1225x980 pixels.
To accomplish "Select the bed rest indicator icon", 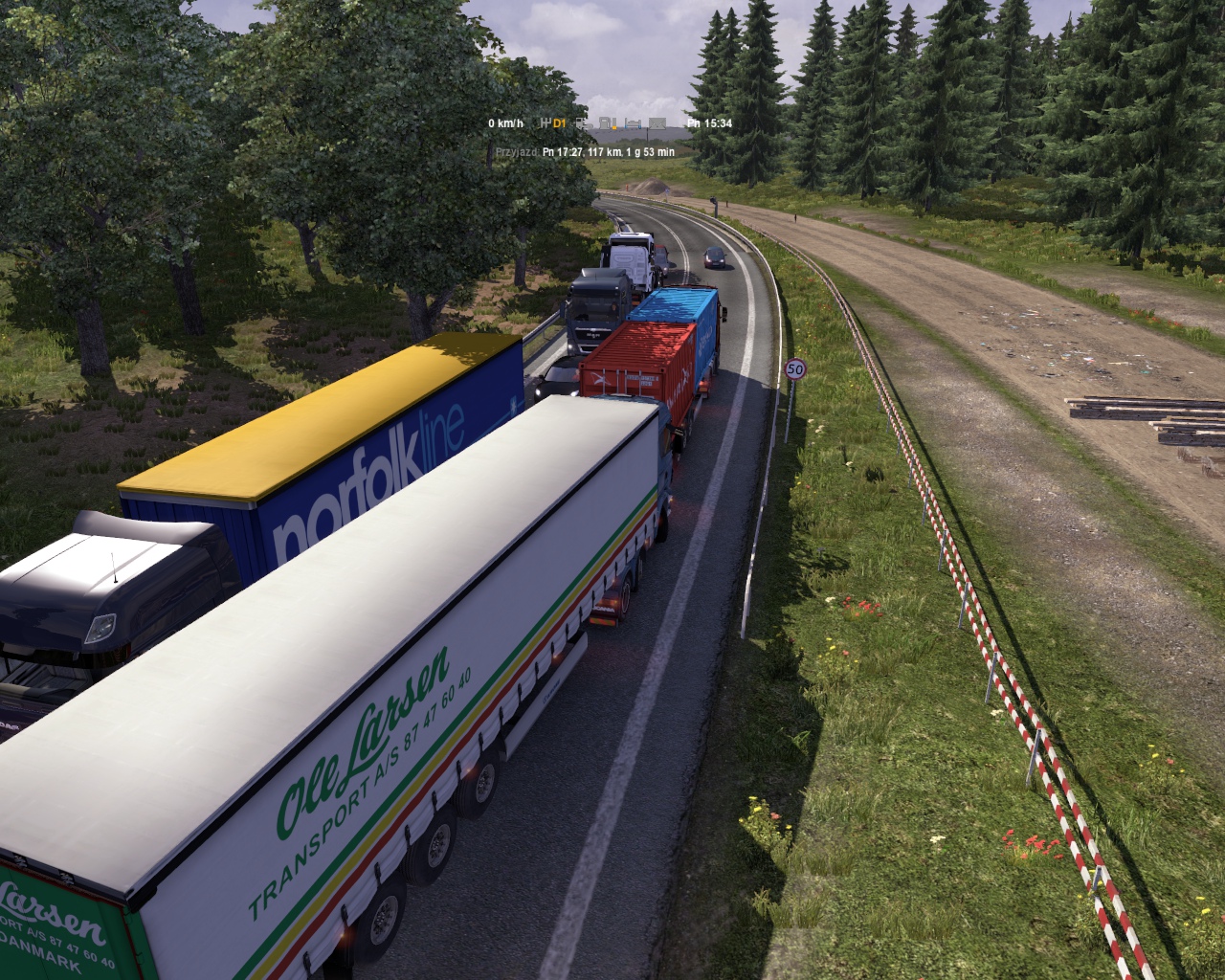I will tap(633, 123).
